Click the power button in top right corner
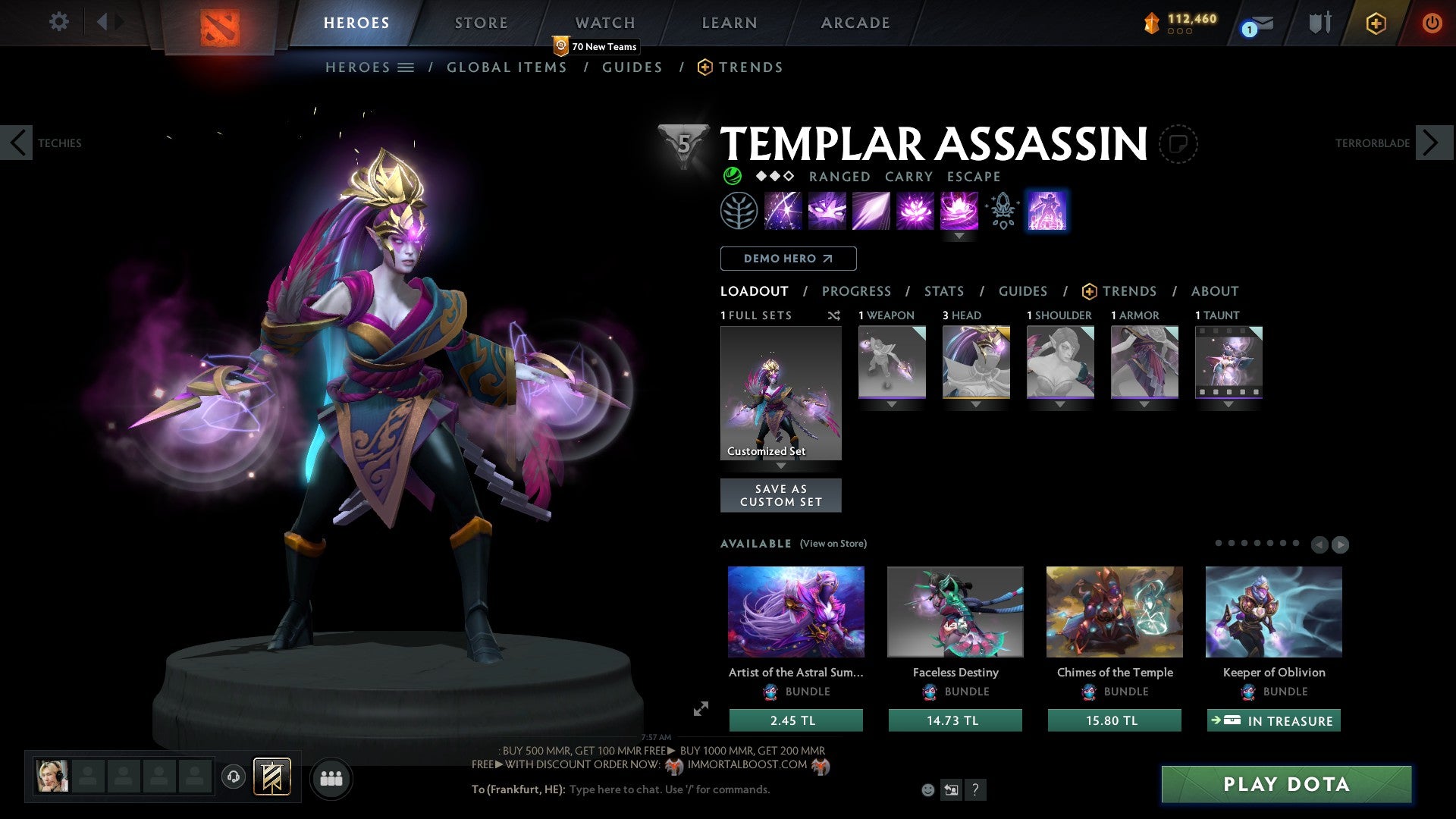This screenshot has width=1456, height=819. coord(1432,23)
